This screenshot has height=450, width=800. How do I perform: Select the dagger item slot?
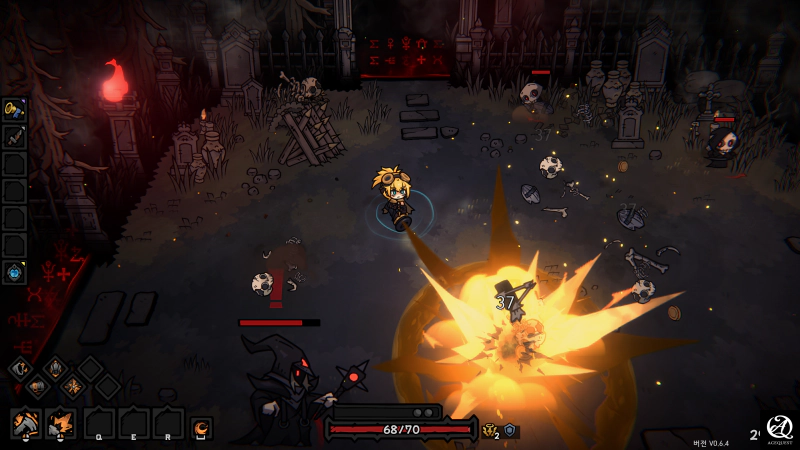point(14,136)
